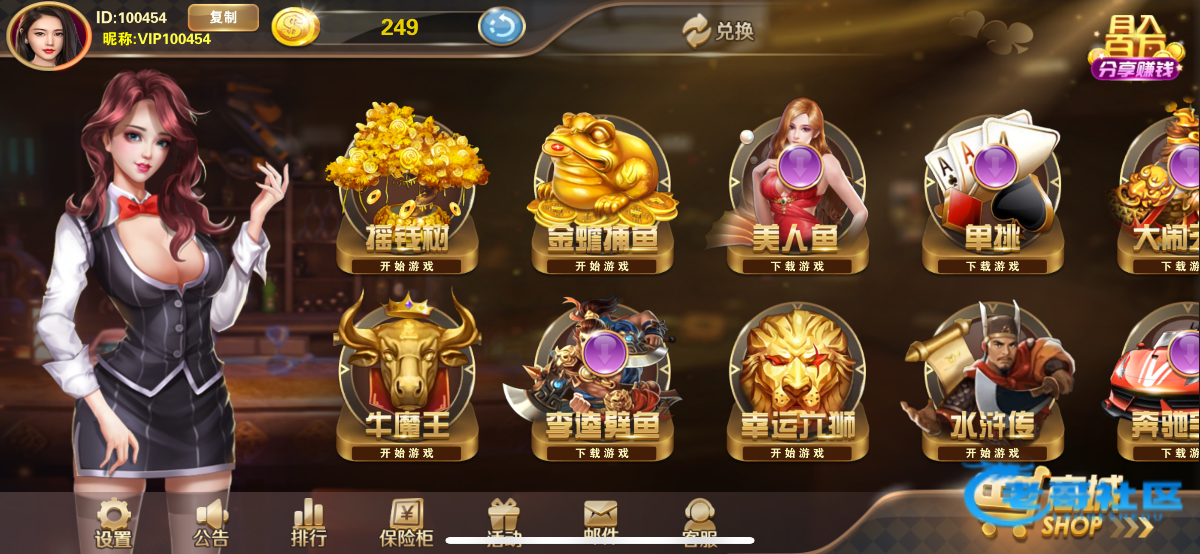Click the player avatar portrait
The image size is (1200, 554).
pyautogui.click(x=48, y=35)
